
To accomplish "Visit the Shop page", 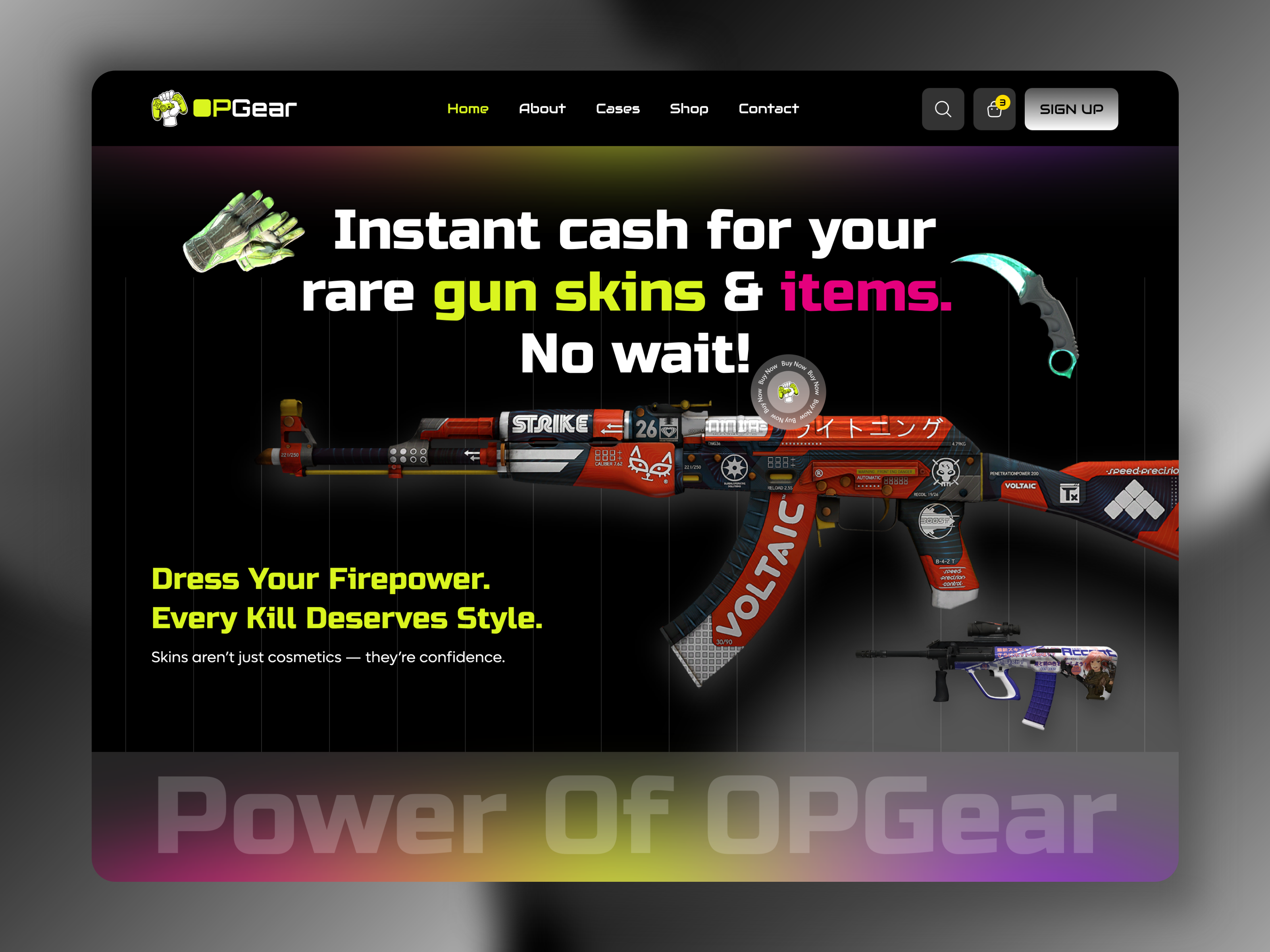I will (x=689, y=108).
